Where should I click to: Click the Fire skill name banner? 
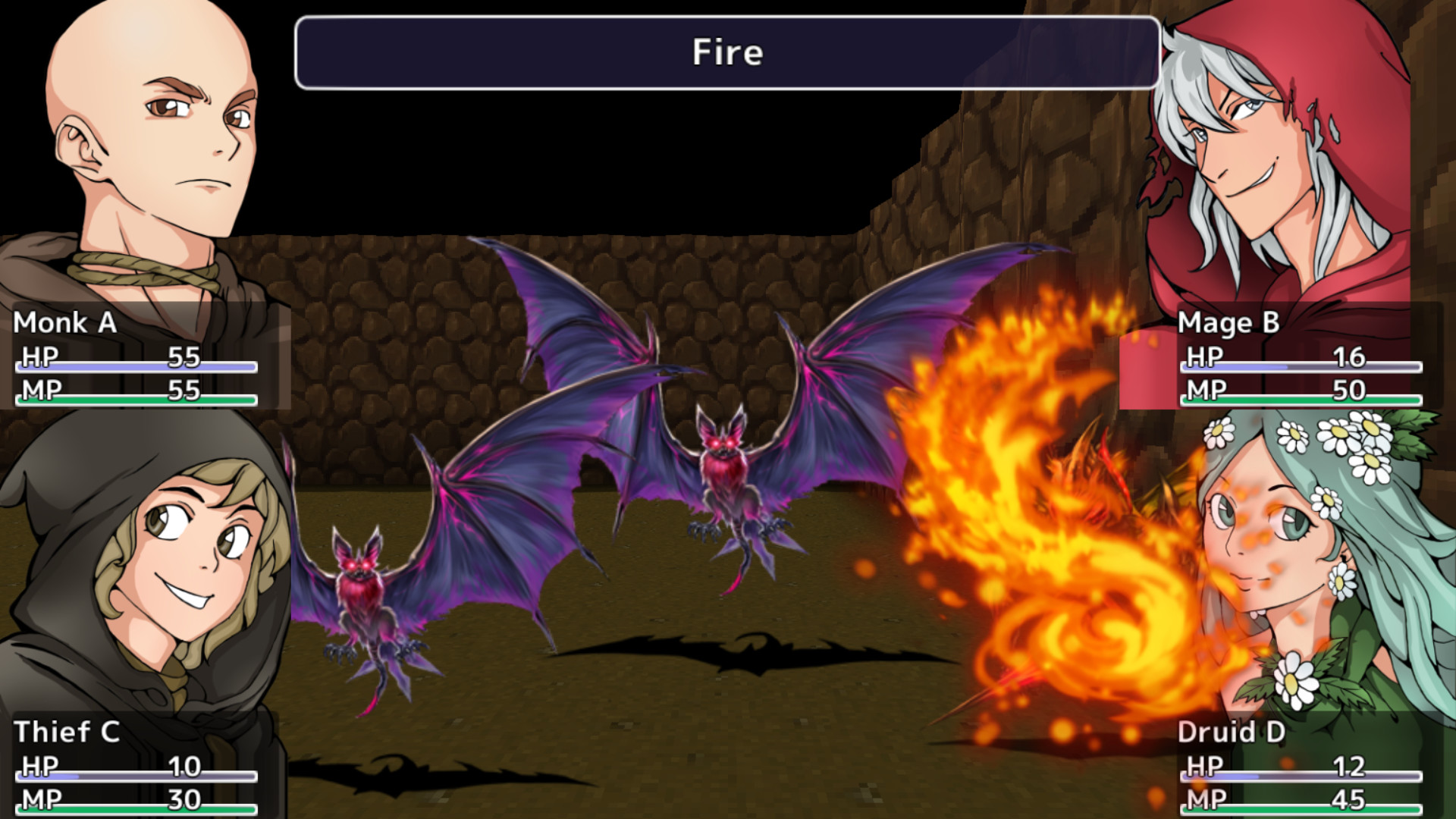726,52
